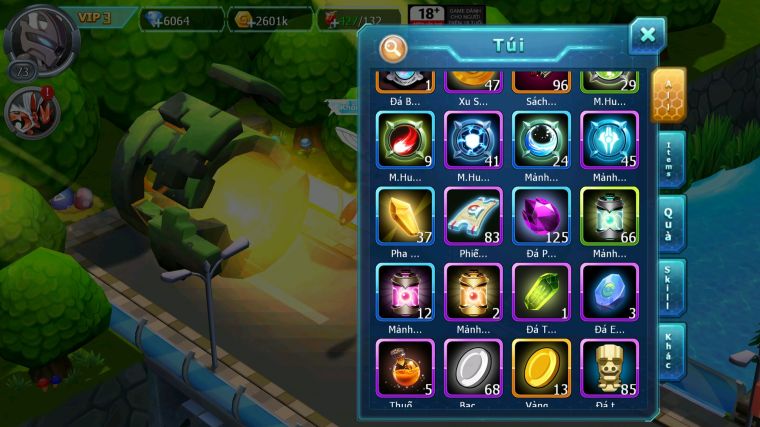This screenshot has height=427, width=760.
Task: Close the Túi inventory panel
Action: tap(647, 35)
